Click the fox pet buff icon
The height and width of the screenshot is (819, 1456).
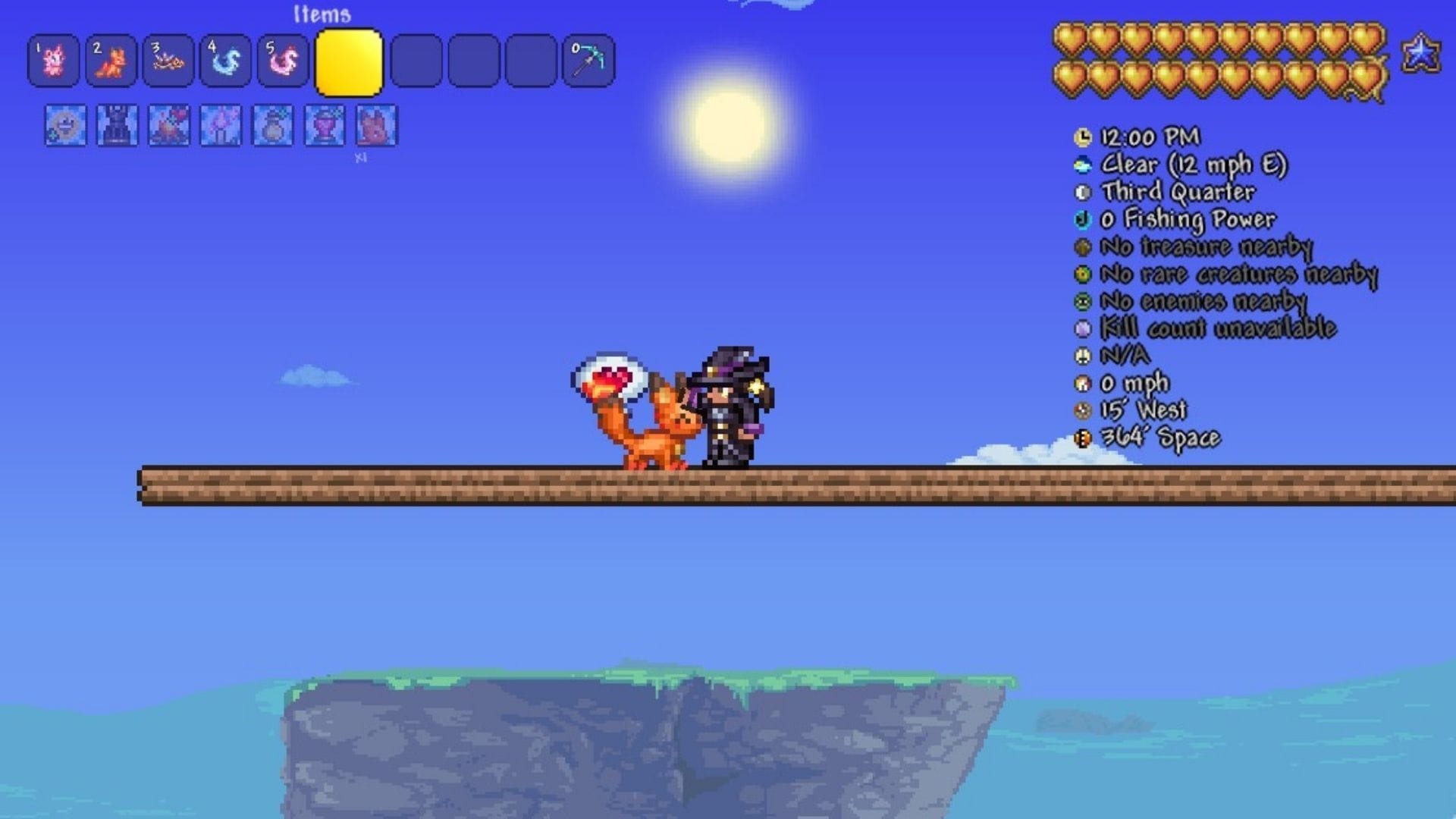[x=376, y=125]
